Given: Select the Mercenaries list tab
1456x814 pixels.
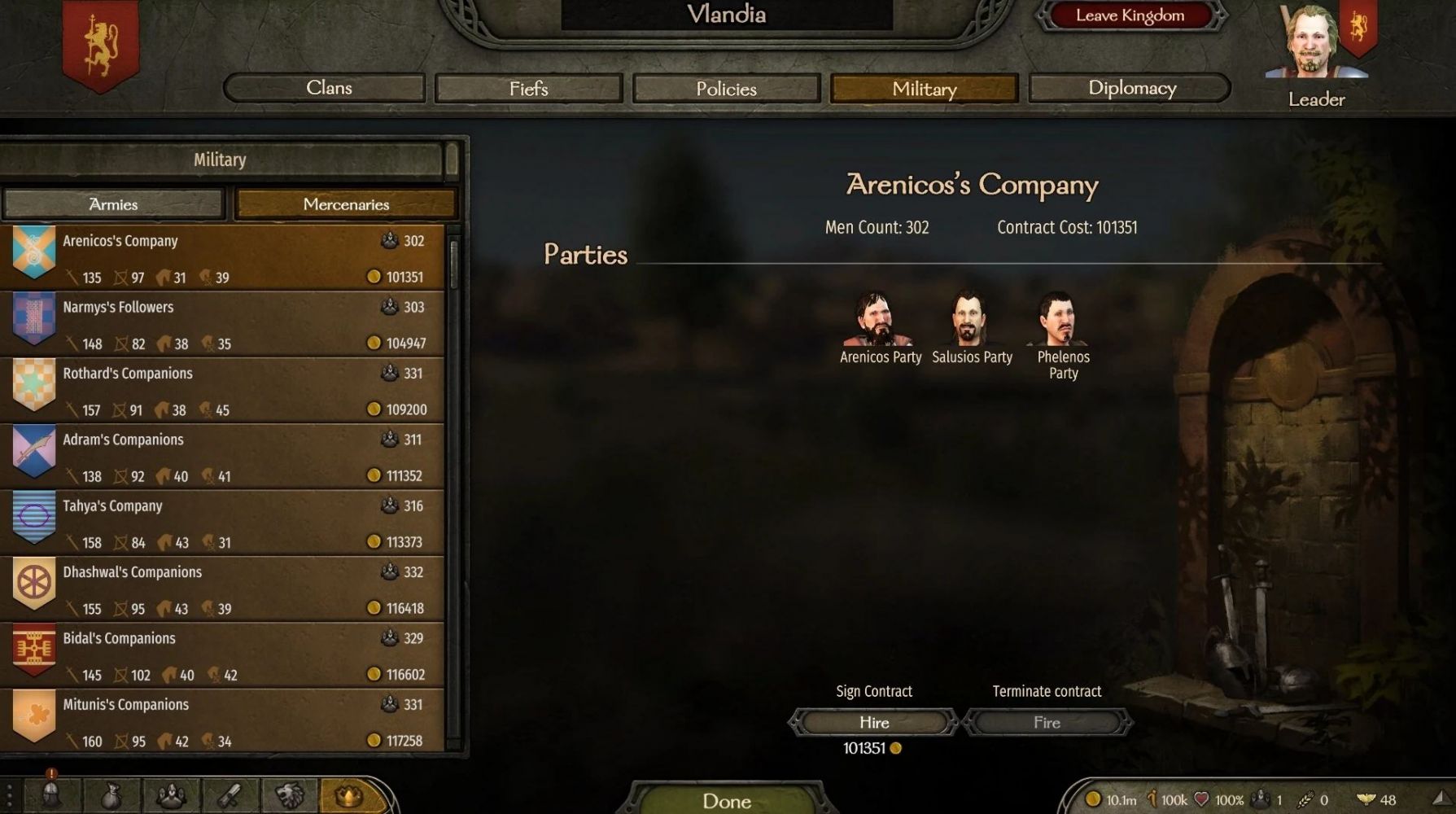Looking at the screenshot, I should [346, 204].
